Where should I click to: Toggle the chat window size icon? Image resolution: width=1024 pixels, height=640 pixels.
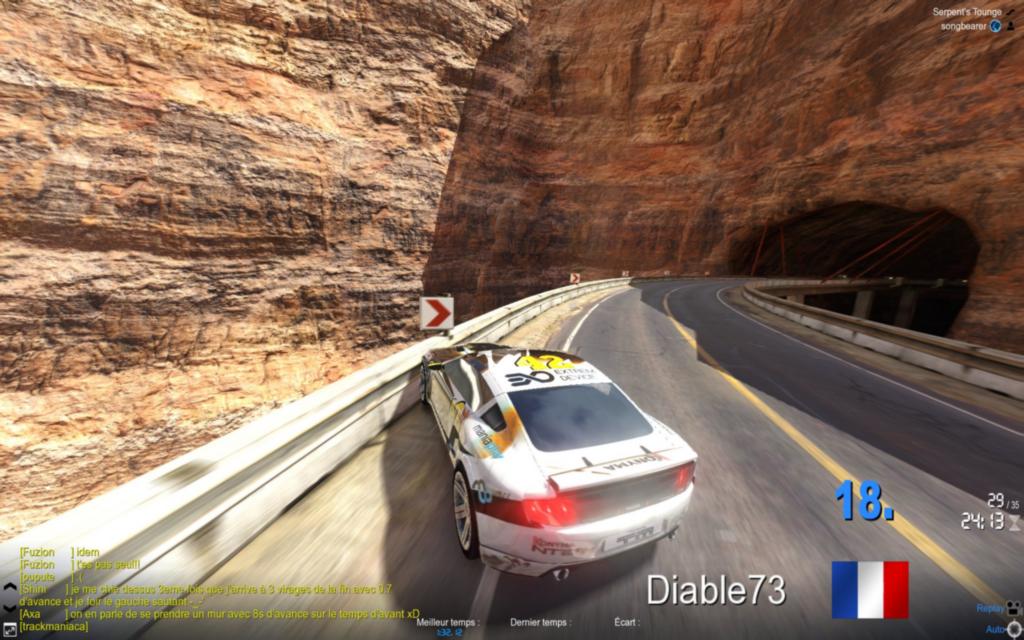coord(10,627)
